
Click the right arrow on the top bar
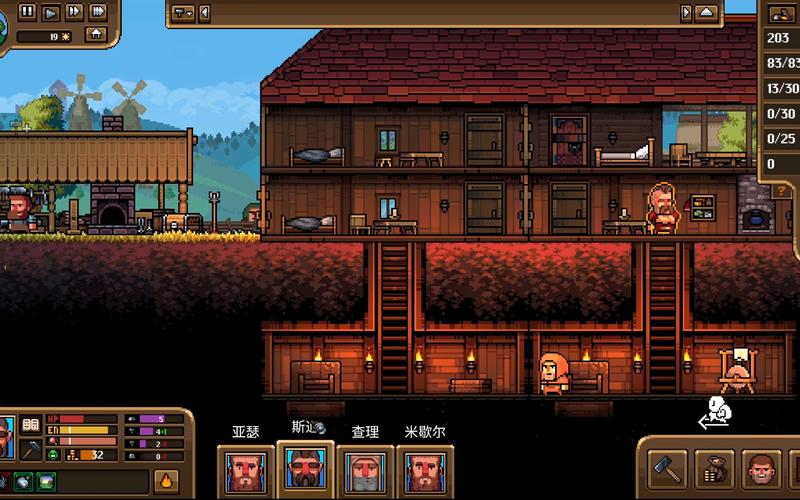pos(686,13)
